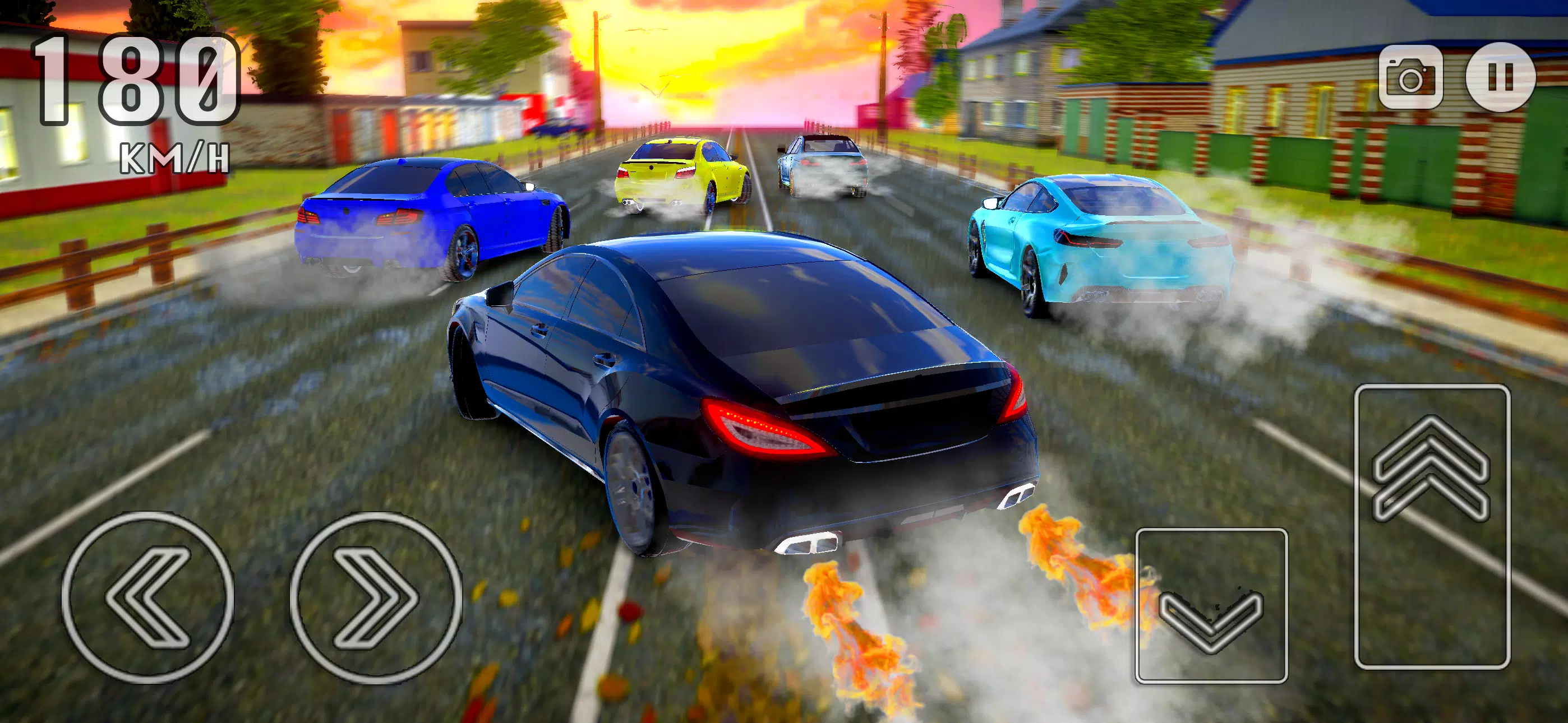Accelerate using the double up-arrow pedal
1568x723 pixels.
pos(1432,526)
